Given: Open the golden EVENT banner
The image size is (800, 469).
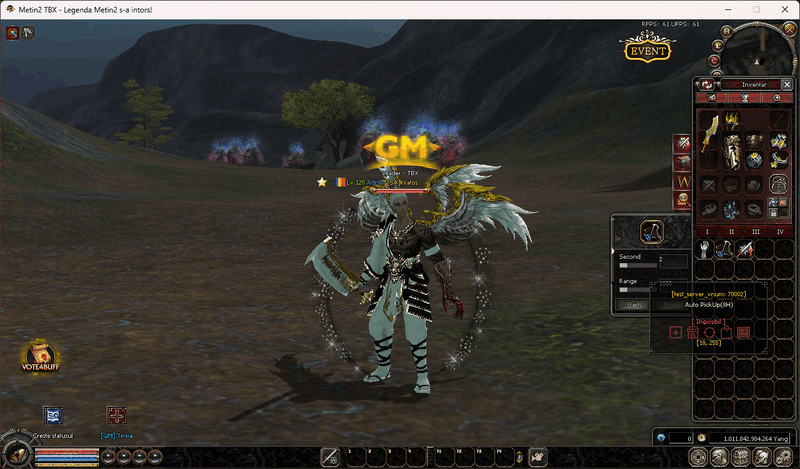Looking at the screenshot, I should click(x=647, y=49).
